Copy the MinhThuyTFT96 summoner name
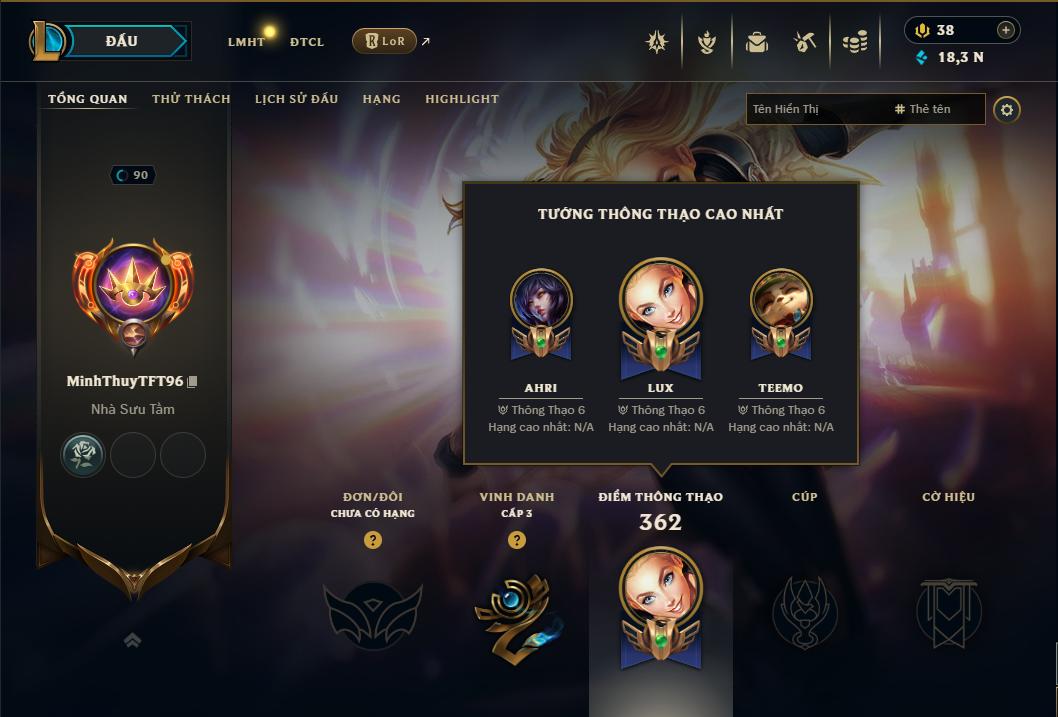Screen dimensions: 1058x717 (193, 382)
